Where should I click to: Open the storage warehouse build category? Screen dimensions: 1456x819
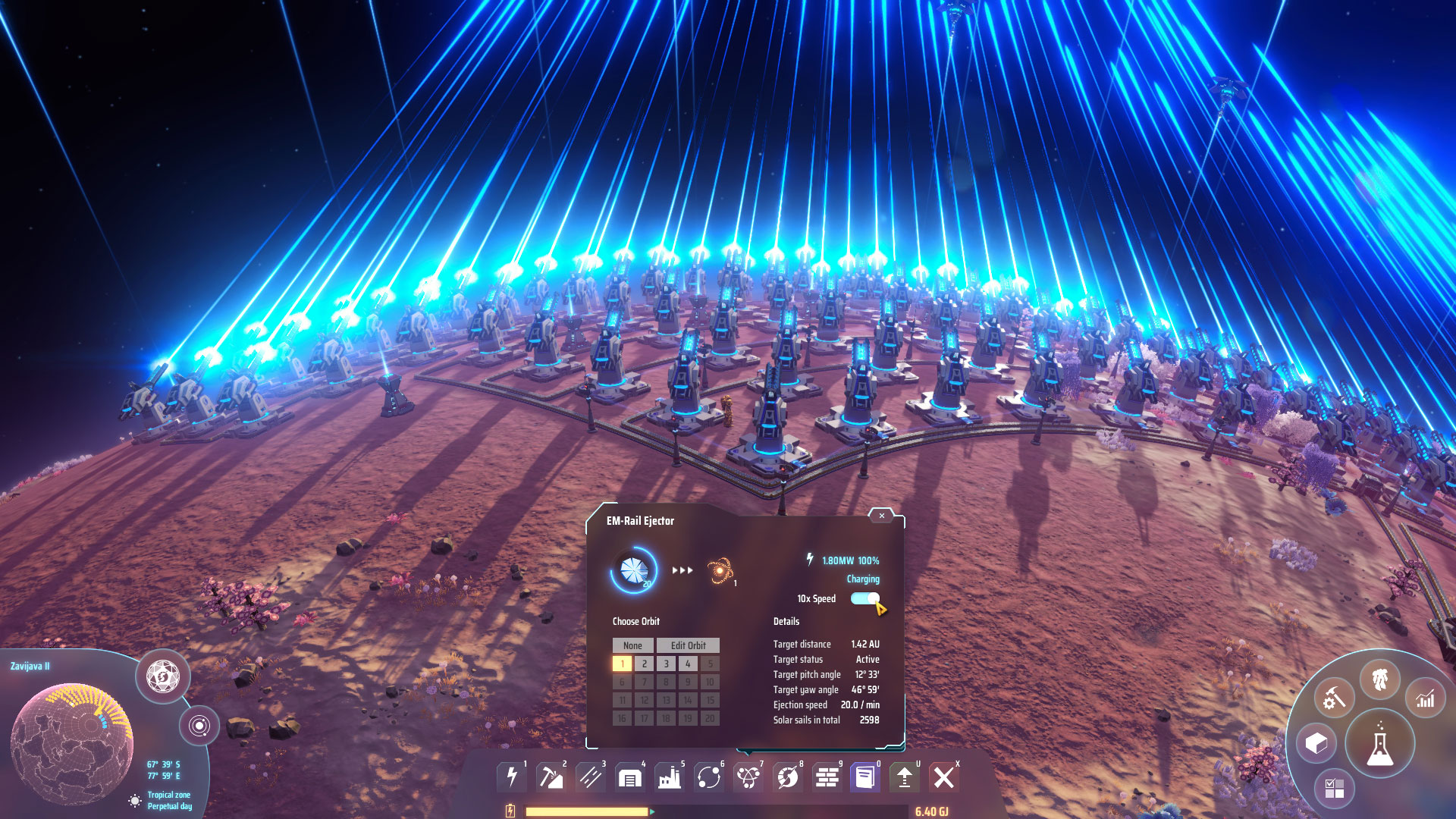pyautogui.click(x=629, y=777)
